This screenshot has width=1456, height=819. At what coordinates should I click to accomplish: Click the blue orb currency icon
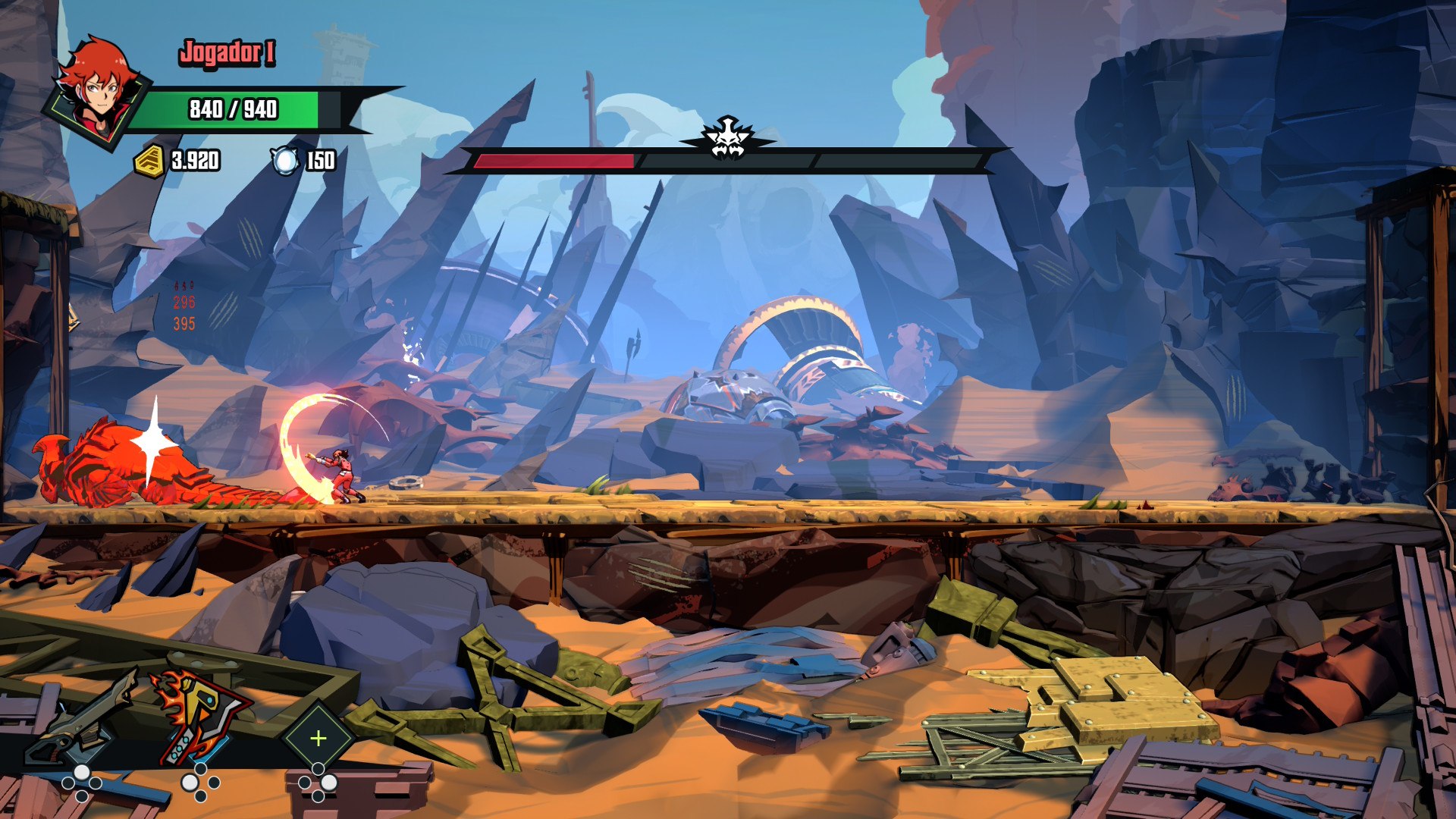(x=285, y=161)
